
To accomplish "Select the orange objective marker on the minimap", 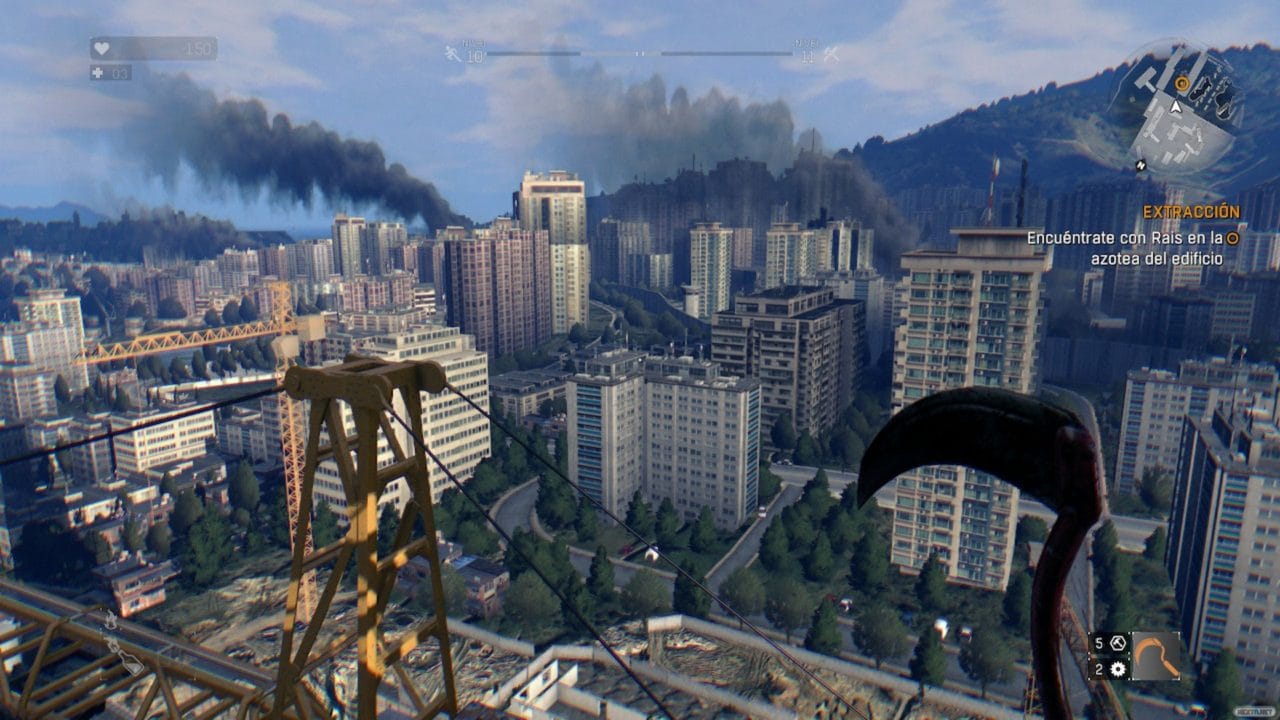I will tap(1182, 84).
